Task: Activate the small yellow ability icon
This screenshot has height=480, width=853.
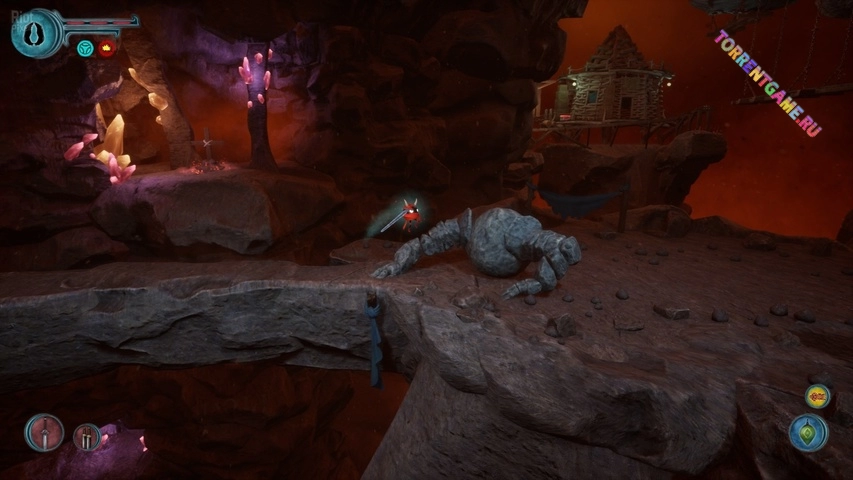Action: click(x=817, y=397)
